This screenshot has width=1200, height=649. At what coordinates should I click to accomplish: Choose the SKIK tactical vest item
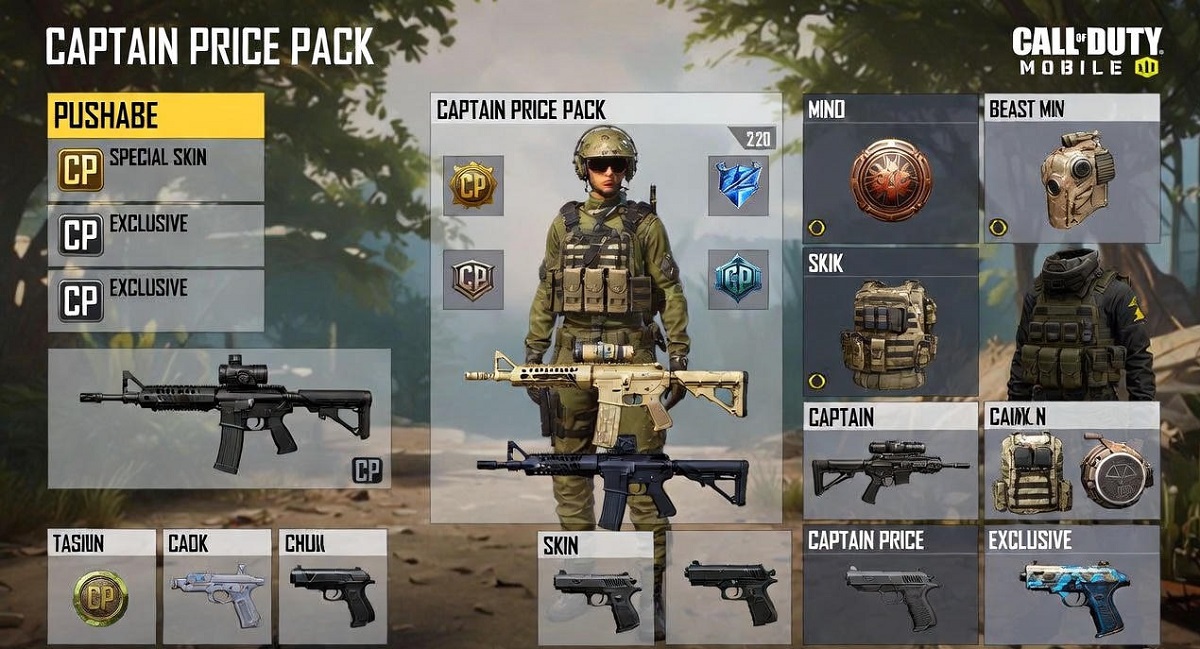click(x=890, y=332)
